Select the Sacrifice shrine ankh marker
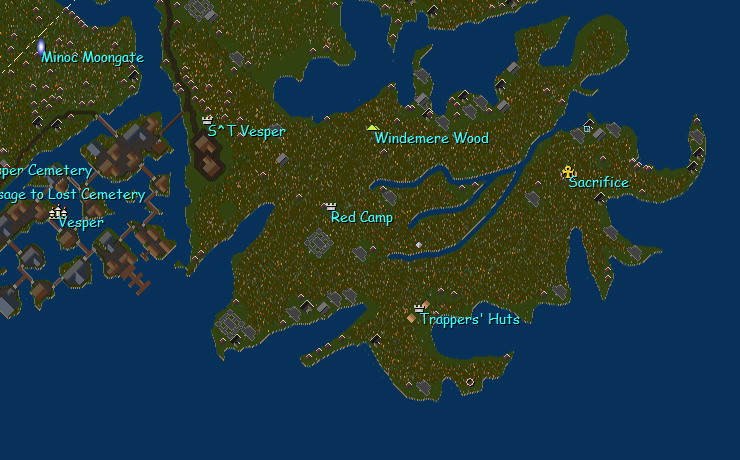The height and width of the screenshot is (460, 740). click(x=569, y=171)
